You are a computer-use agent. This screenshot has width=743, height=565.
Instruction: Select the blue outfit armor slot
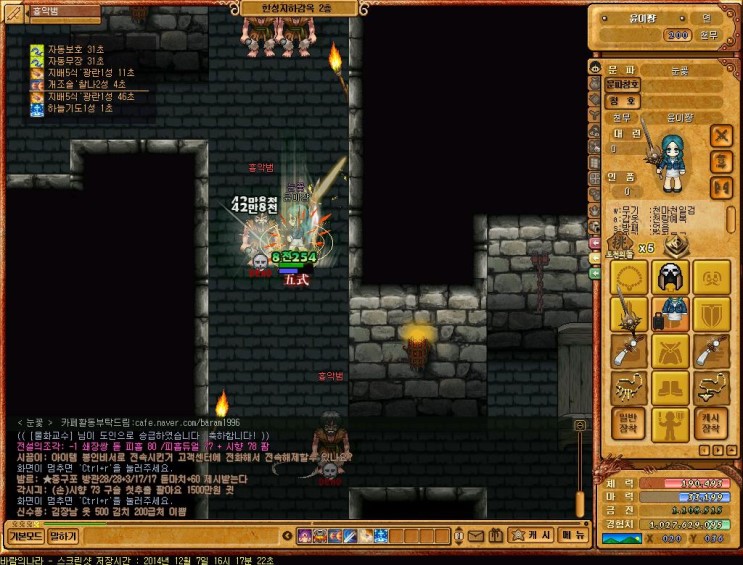coord(669,313)
